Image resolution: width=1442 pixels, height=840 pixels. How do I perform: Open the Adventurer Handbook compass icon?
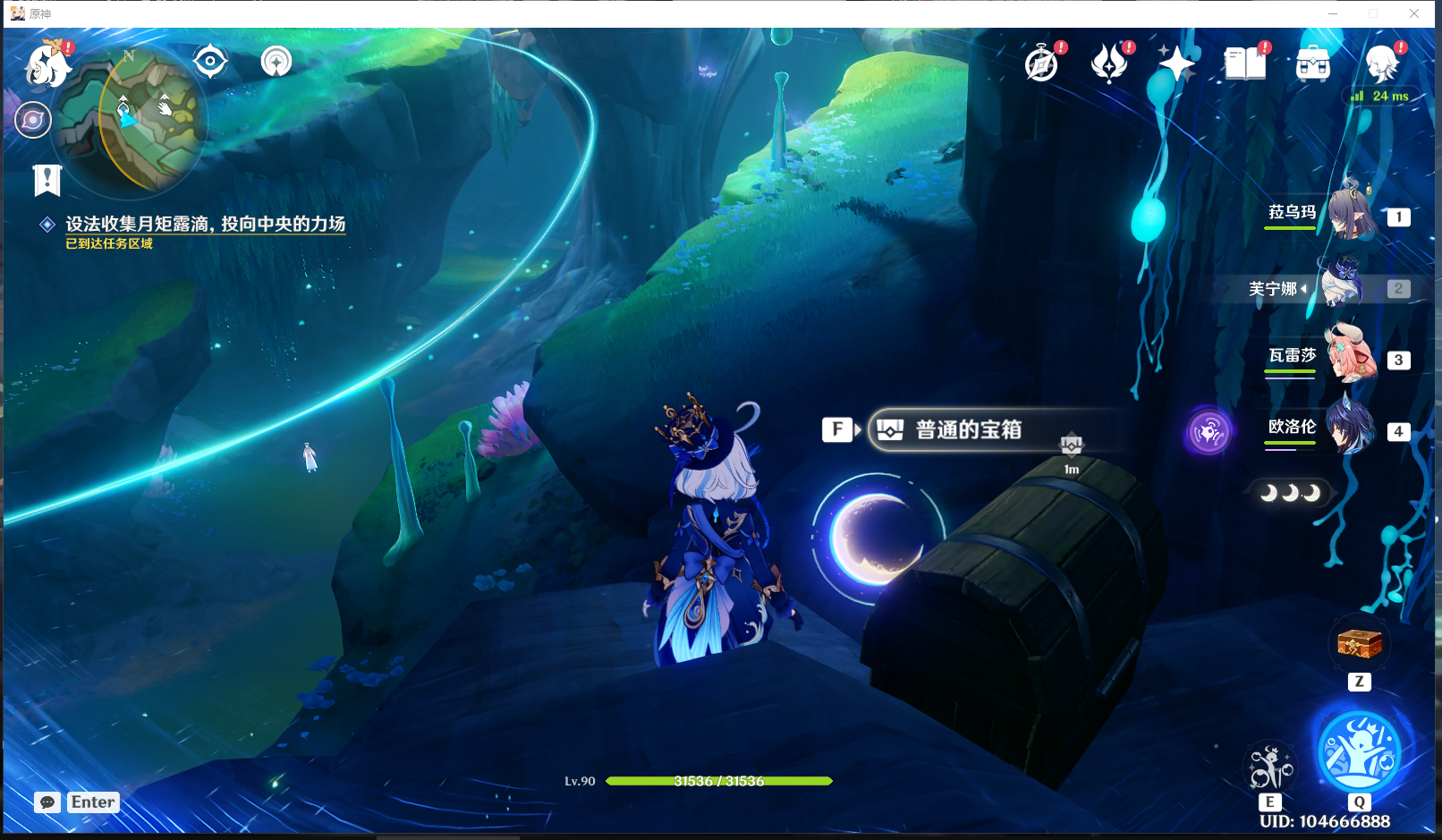click(x=1042, y=64)
